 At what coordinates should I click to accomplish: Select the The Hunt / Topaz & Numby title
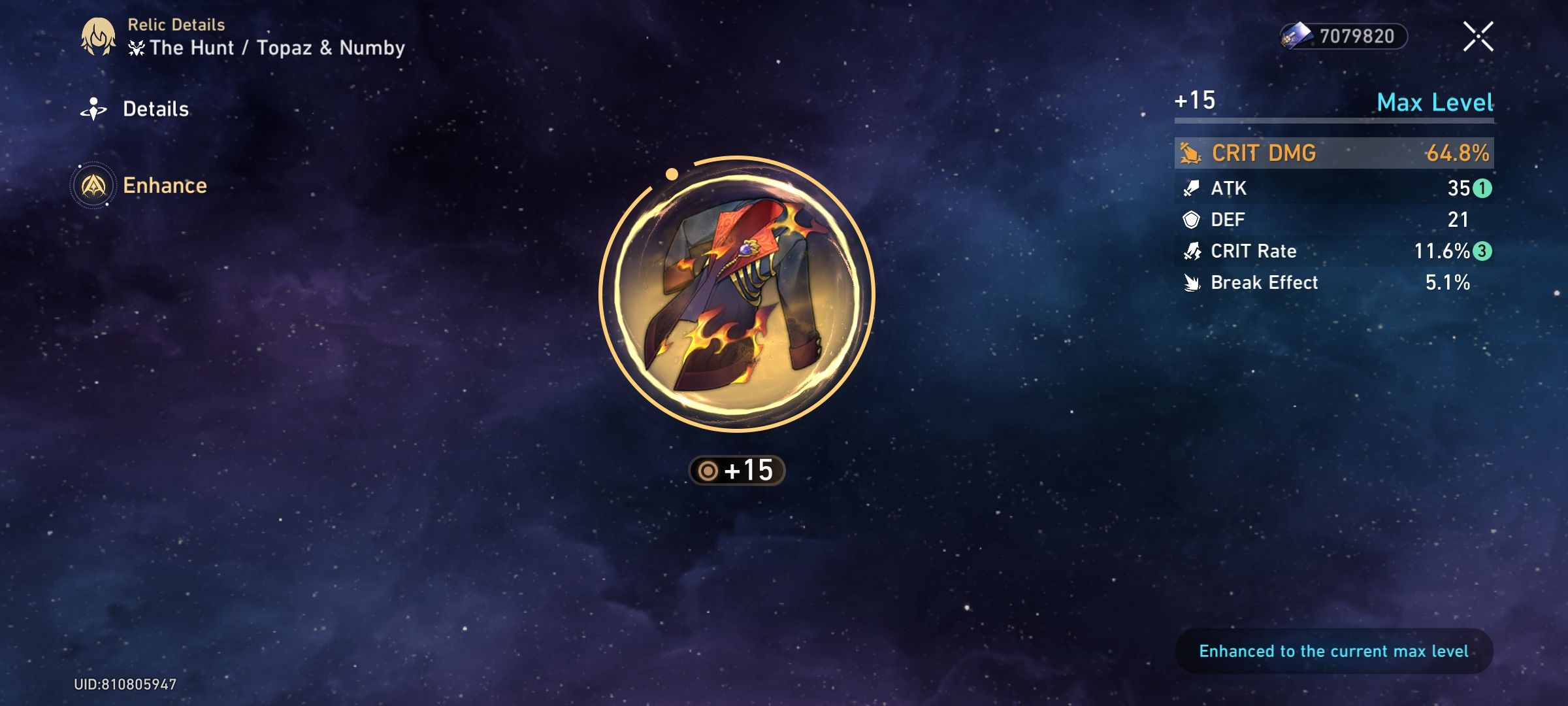click(274, 47)
